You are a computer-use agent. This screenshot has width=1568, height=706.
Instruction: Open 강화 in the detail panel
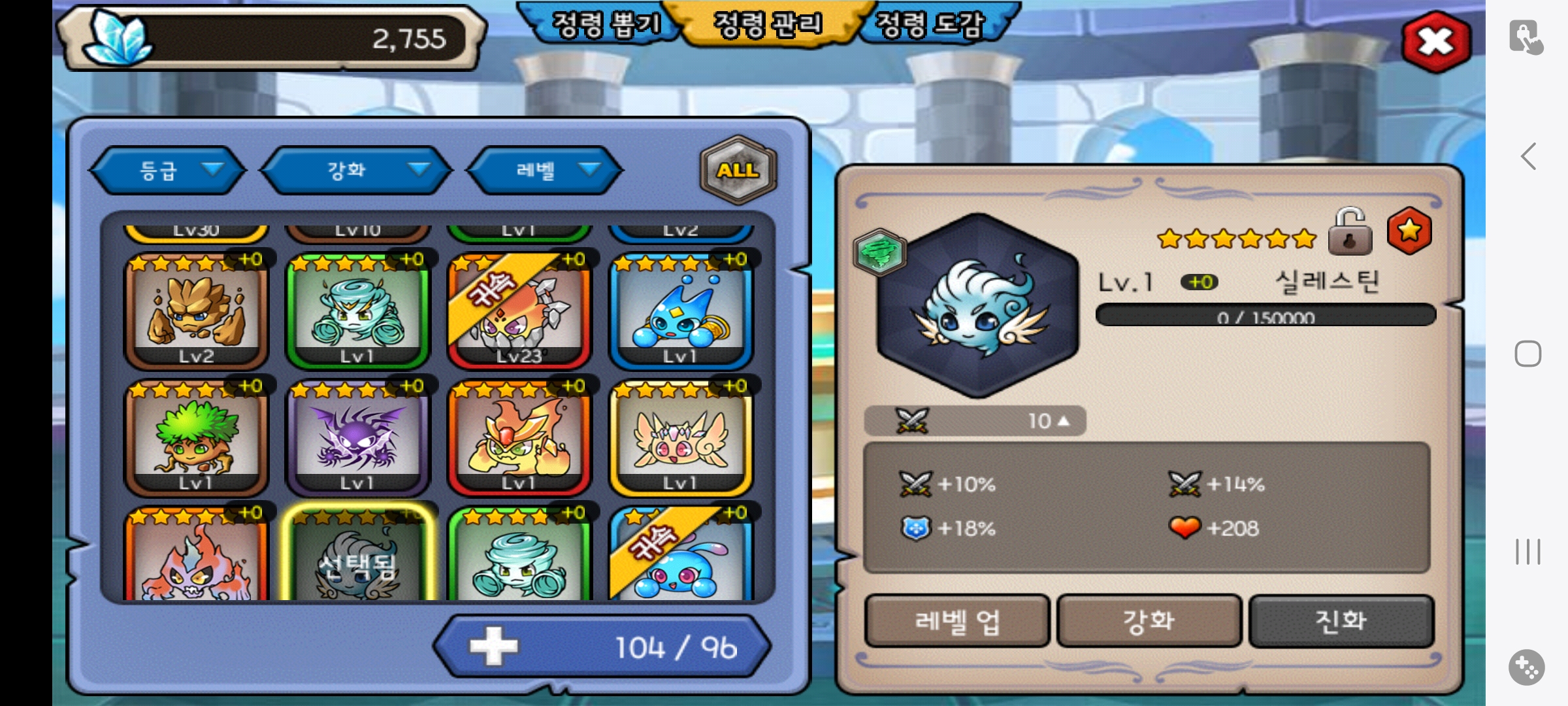point(1149,621)
